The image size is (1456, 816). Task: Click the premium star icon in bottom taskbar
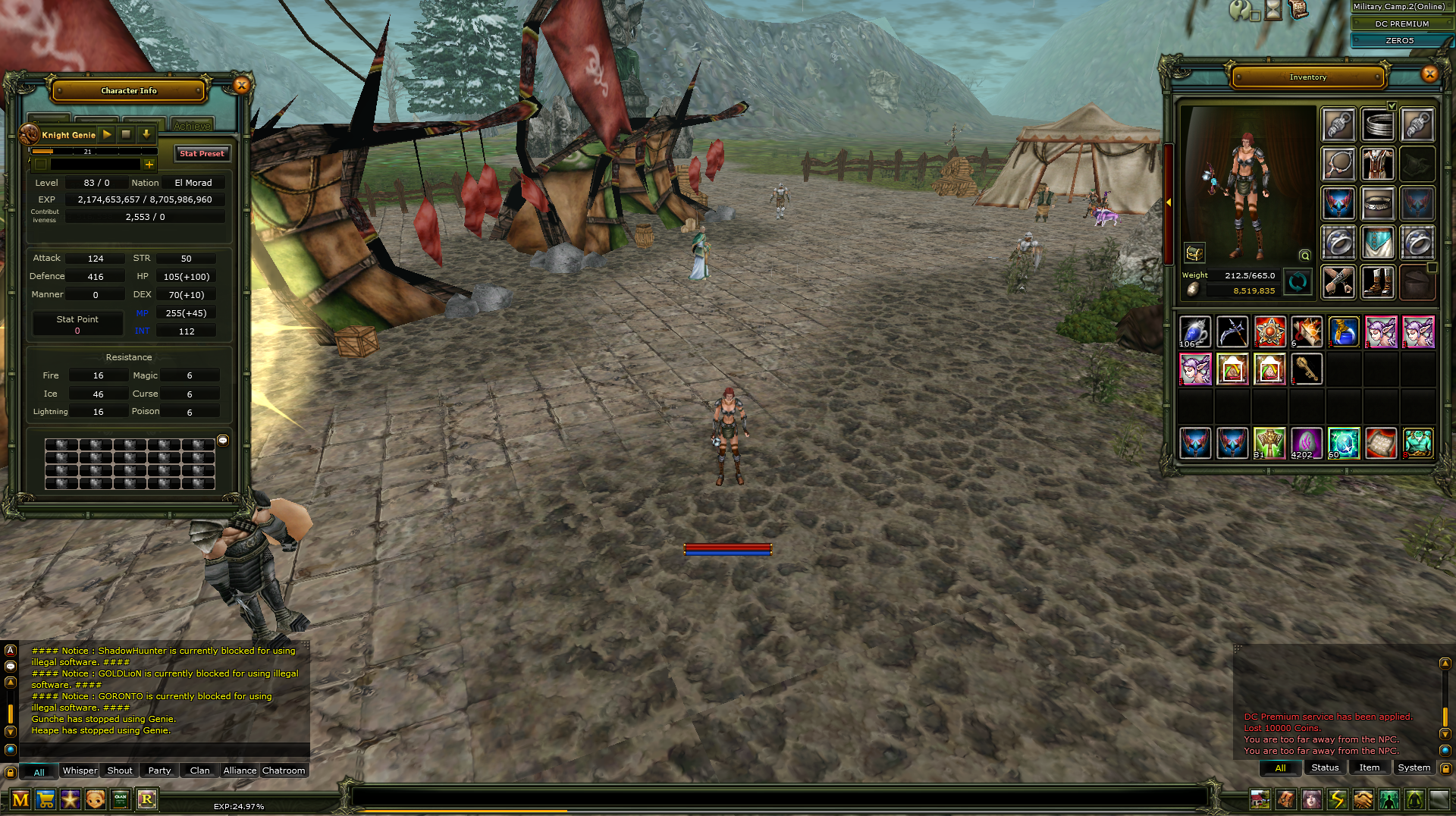click(71, 799)
